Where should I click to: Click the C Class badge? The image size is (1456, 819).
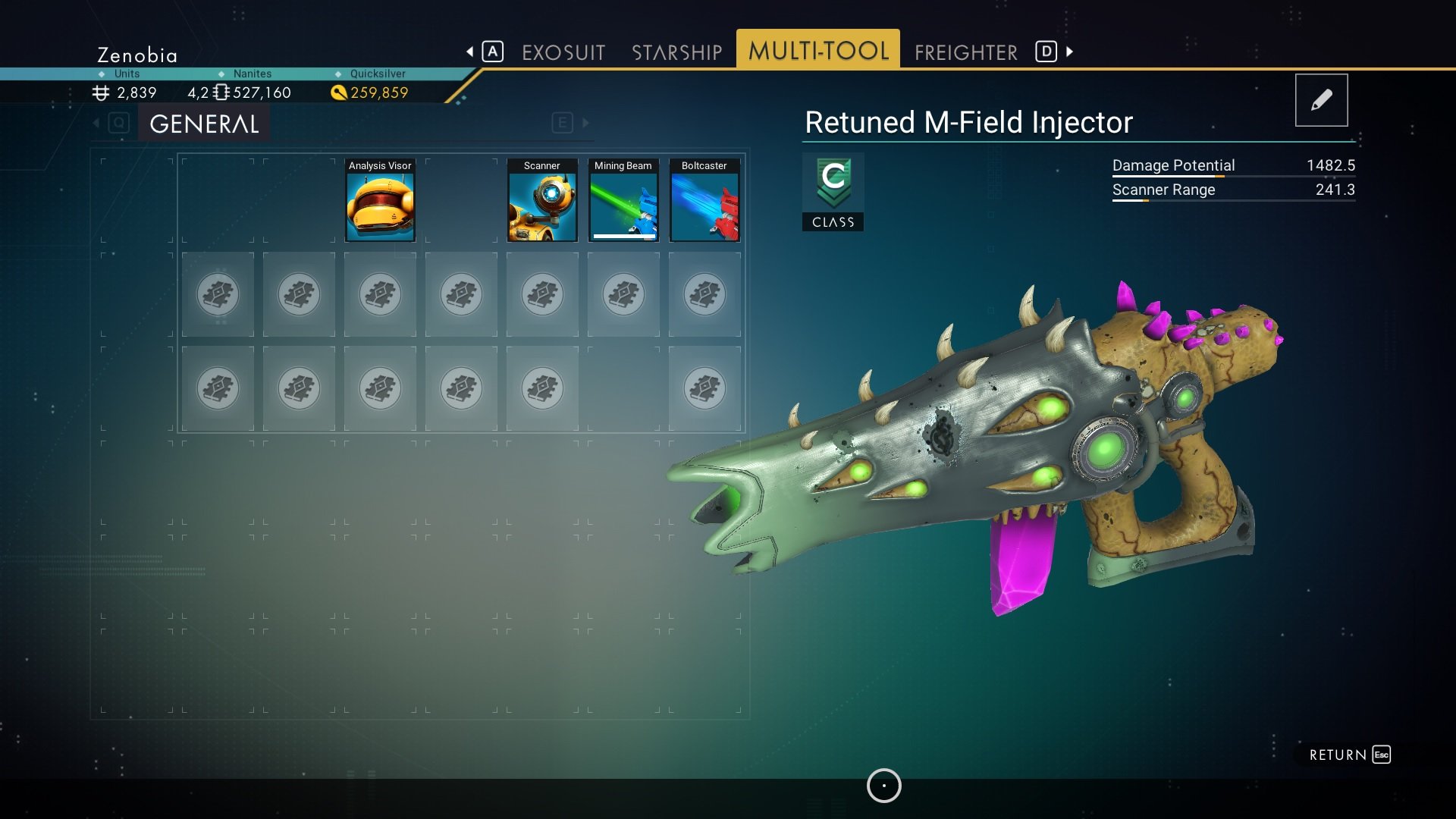coord(833,192)
